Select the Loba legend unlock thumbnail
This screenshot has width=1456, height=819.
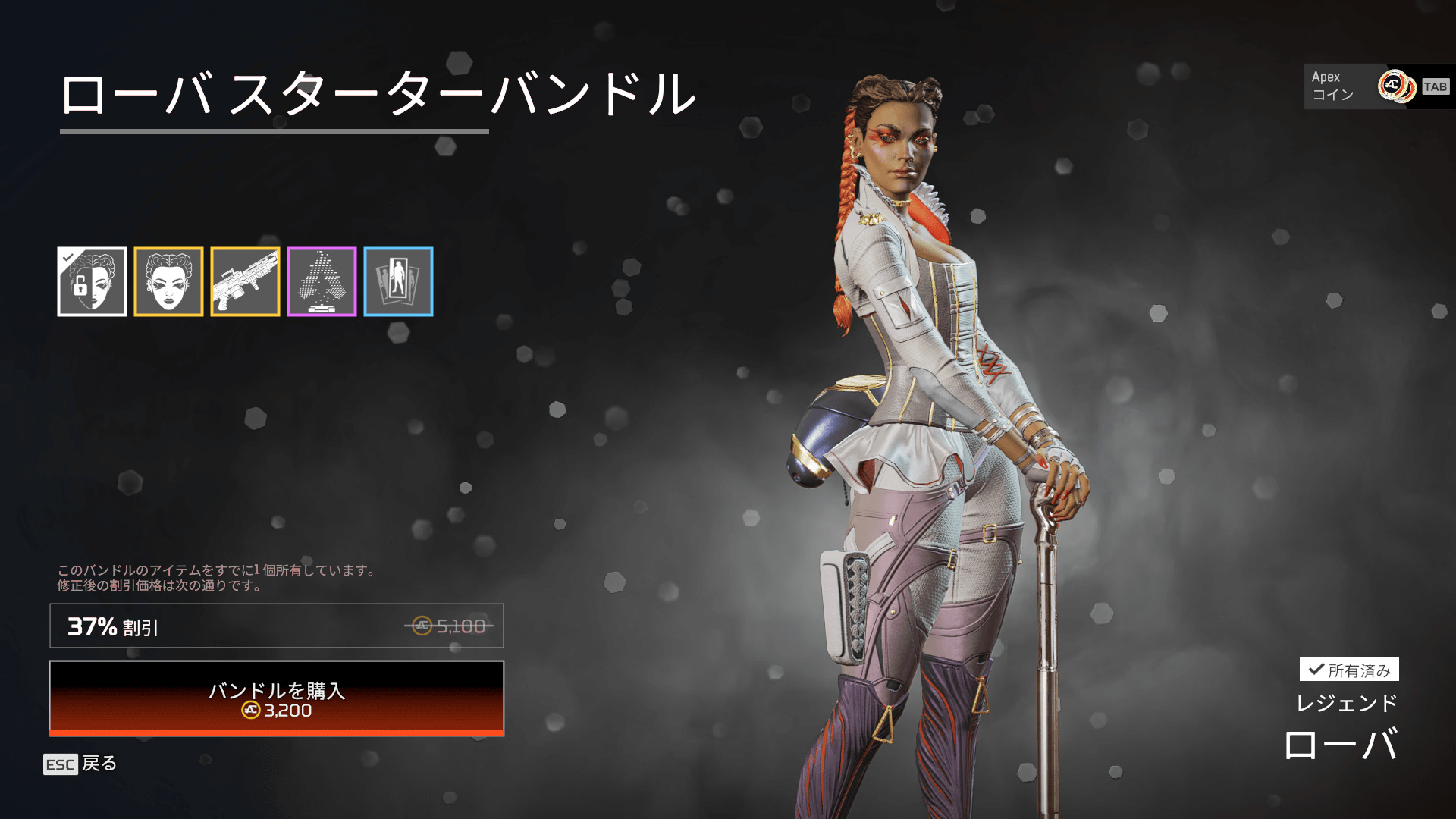coord(92,281)
